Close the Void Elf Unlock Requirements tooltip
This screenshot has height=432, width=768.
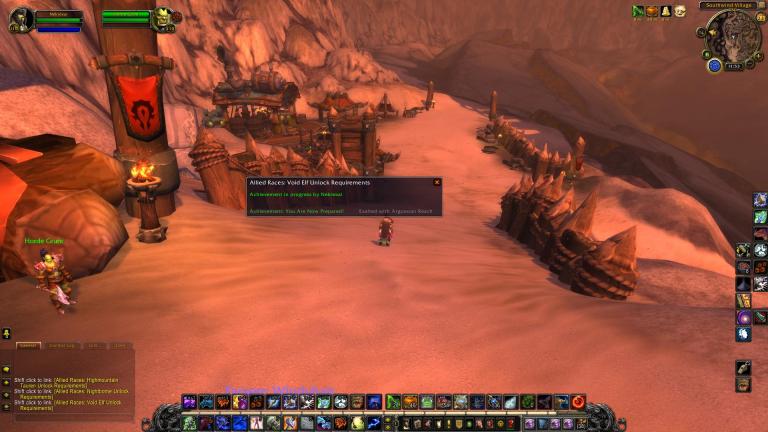tap(436, 182)
